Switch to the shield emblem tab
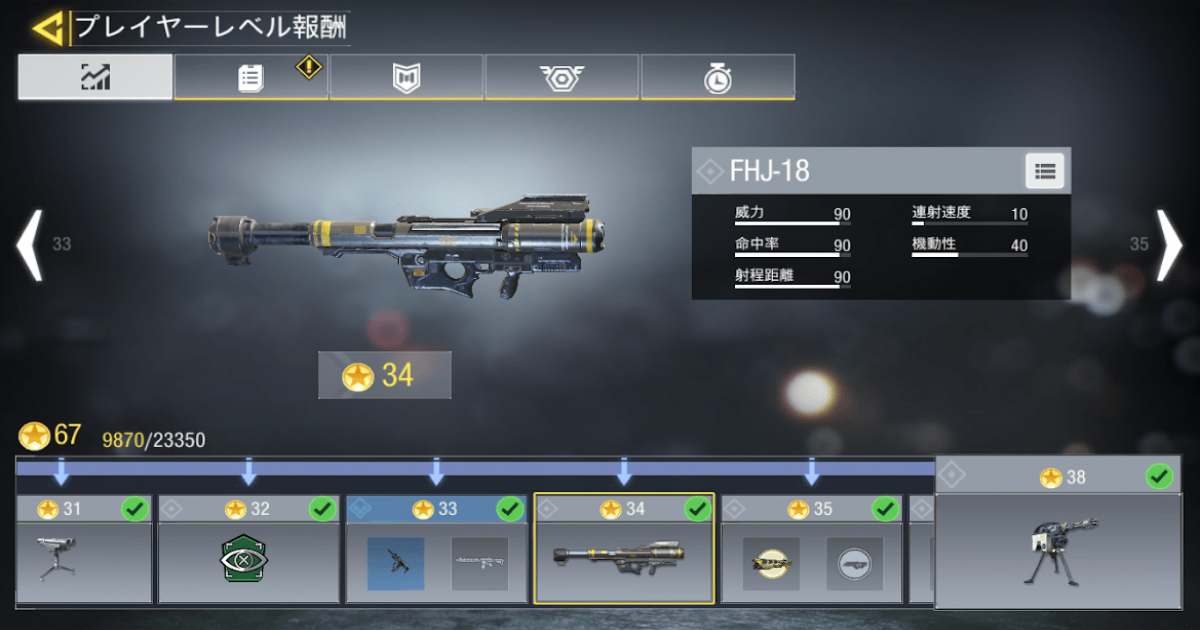1200x630 pixels. coord(407,78)
